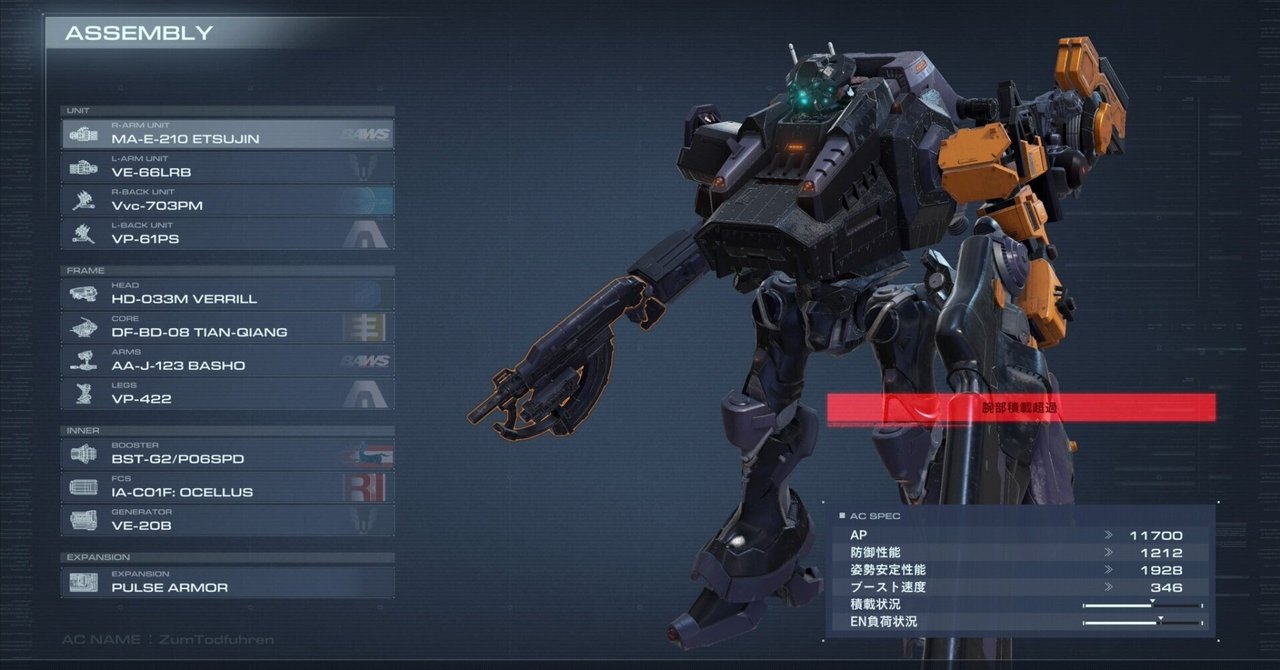Viewport: 1280px width, 670px height.
Task: Select the MA-E-210 ETSUJIN right arm unit
Action: click(228, 134)
